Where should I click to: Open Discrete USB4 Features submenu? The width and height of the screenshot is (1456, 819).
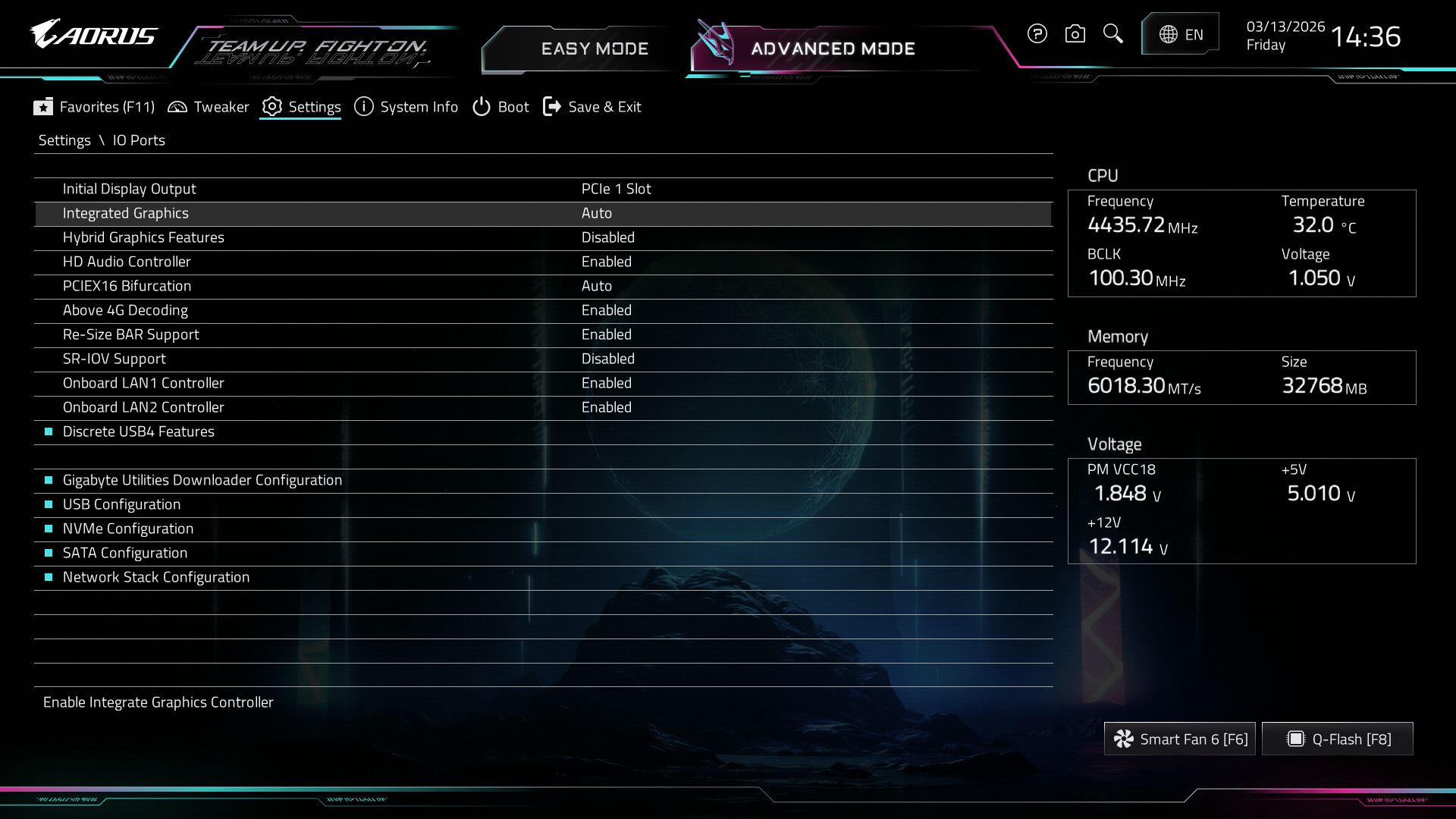pyautogui.click(x=138, y=431)
